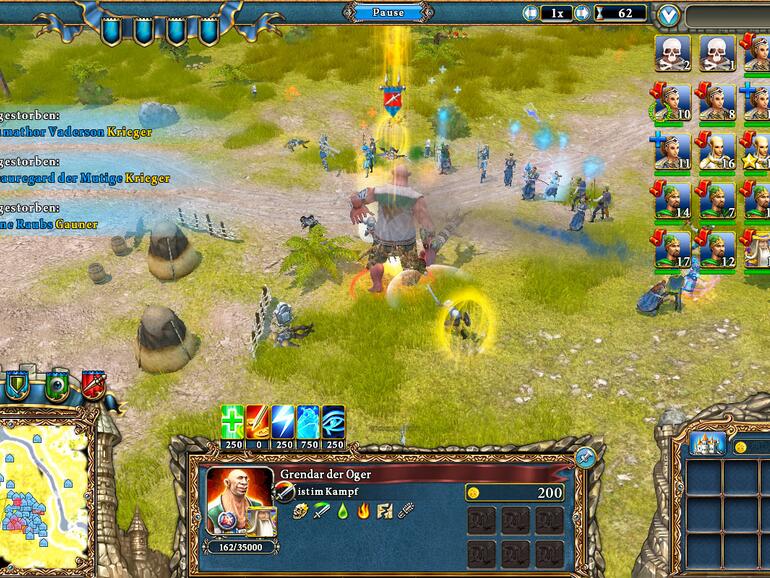Screen dimensions: 770x578
Task: Activate the red sword spell icon
Action: 258,421
